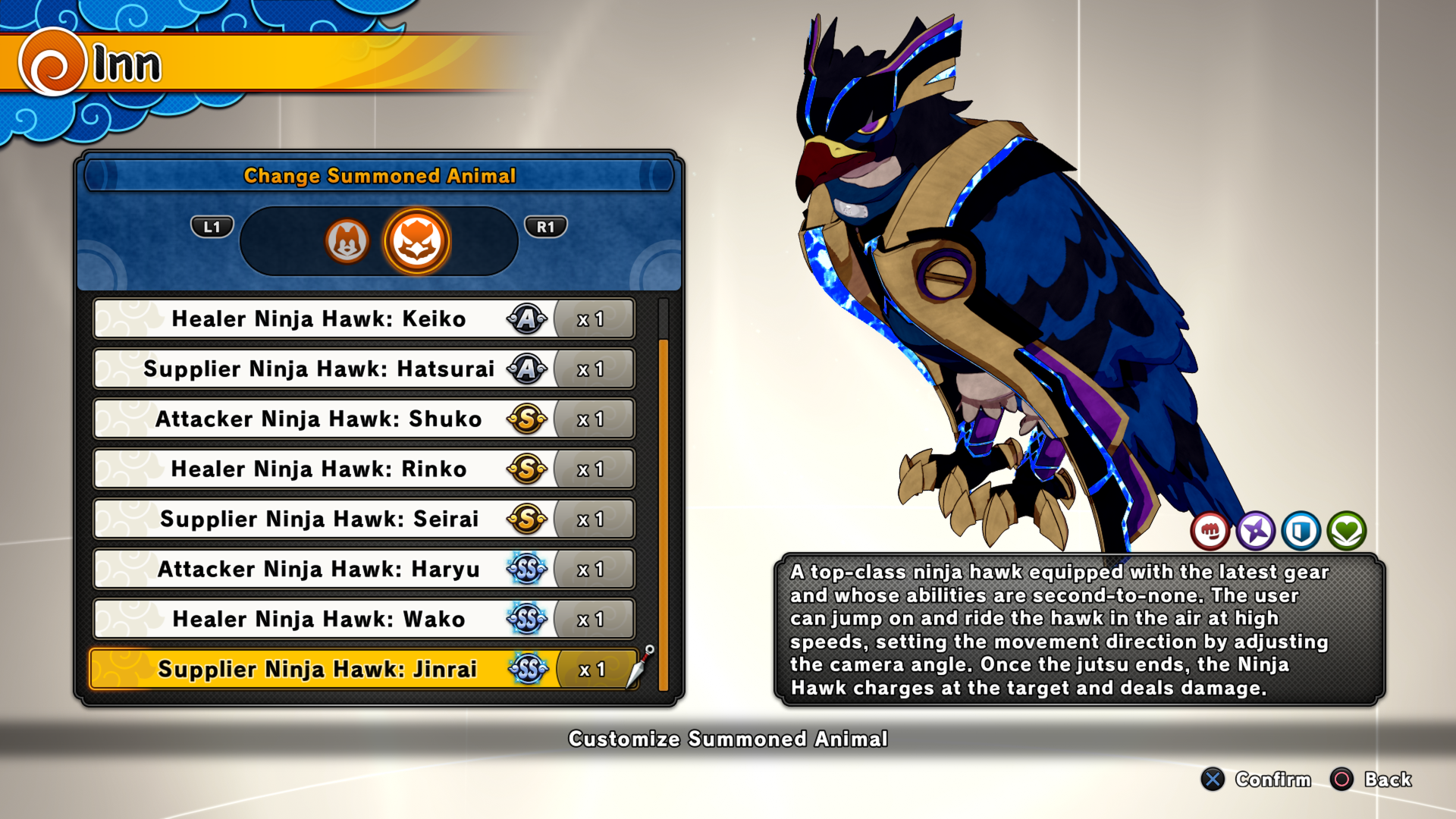Screen dimensions: 1456x819
Task: Switch to the ninja hawk category tab
Action: (x=416, y=241)
